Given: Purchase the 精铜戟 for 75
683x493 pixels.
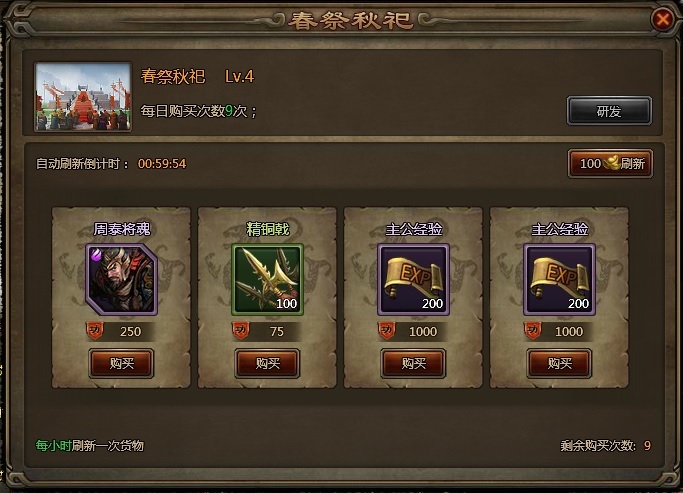Looking at the screenshot, I should pyautogui.click(x=267, y=363).
